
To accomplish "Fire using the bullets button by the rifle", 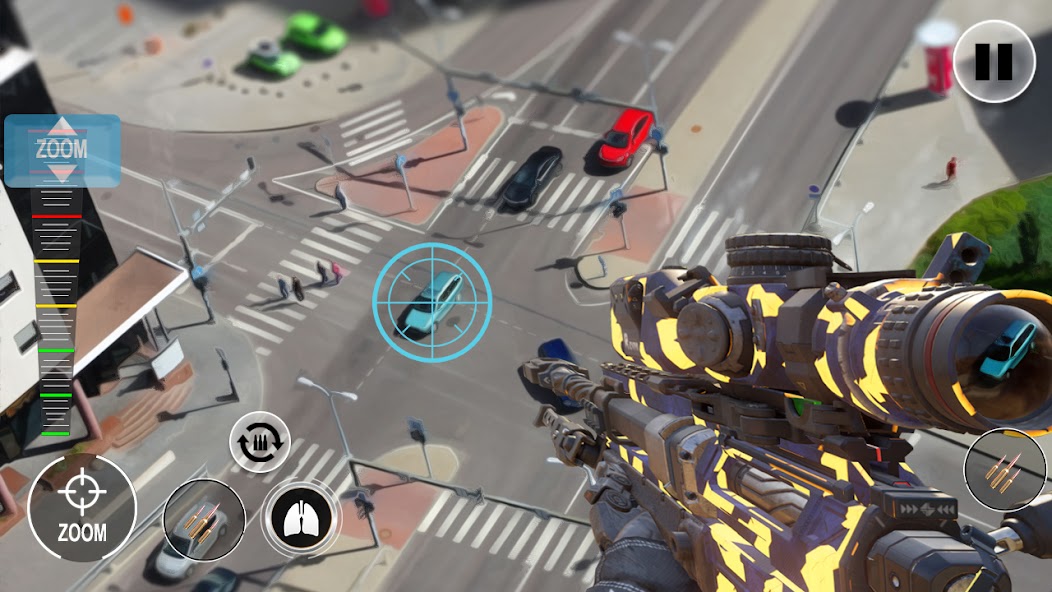I will 1005,469.
